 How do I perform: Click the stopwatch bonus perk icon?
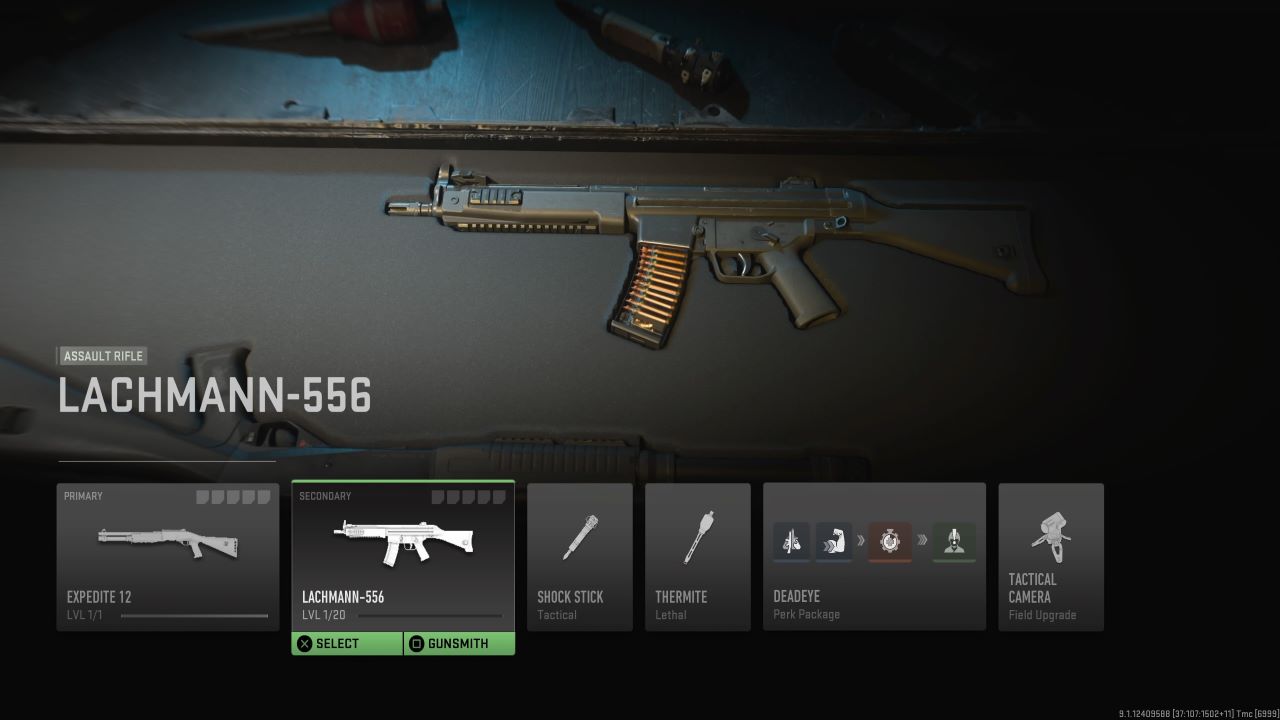[889, 541]
